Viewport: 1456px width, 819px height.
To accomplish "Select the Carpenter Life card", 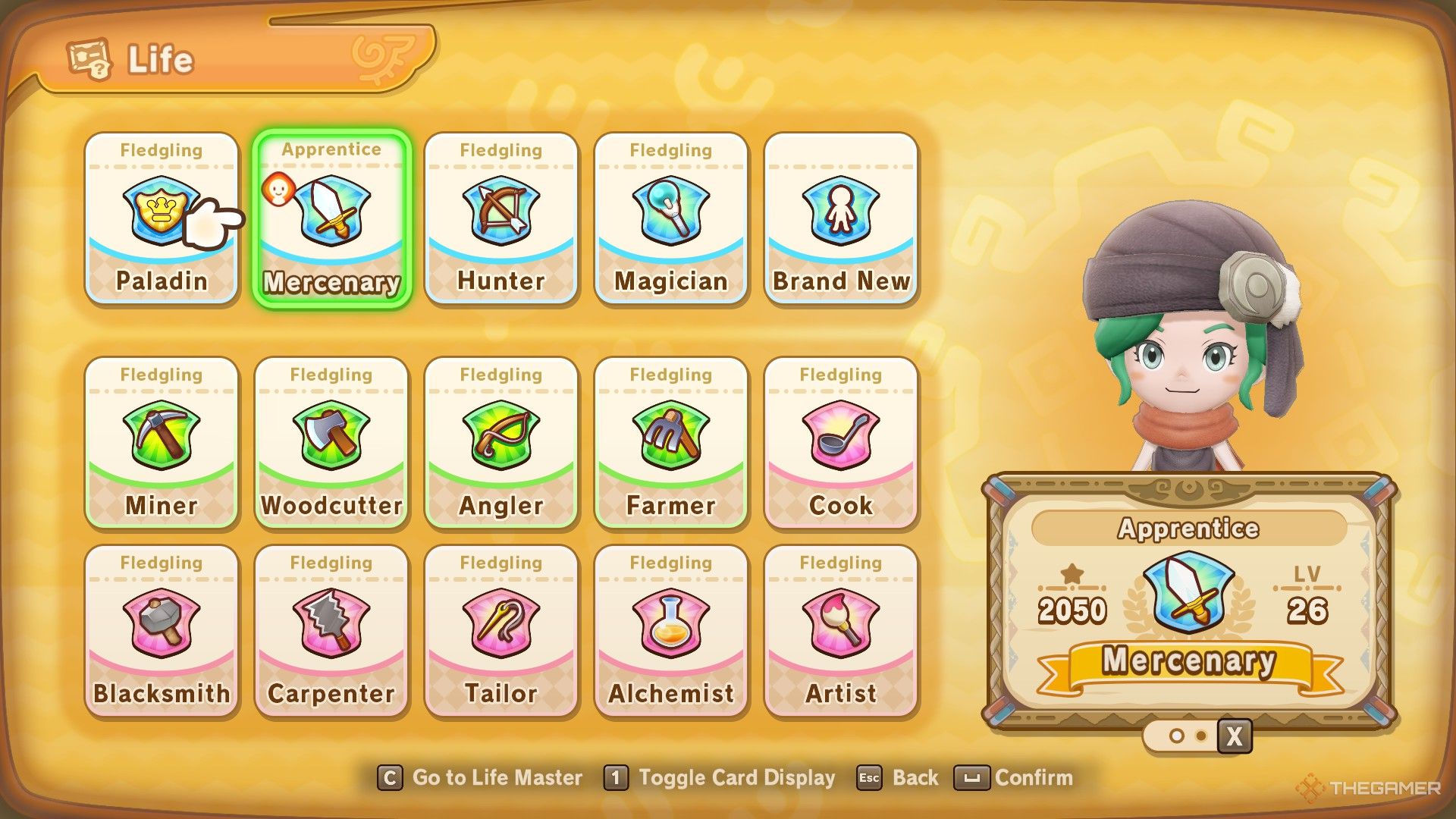I will coord(331,631).
